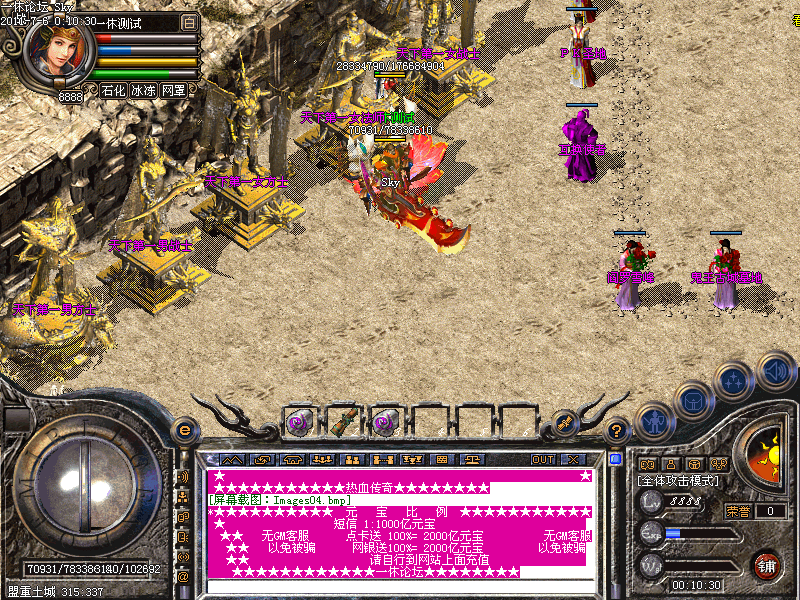The width and height of the screenshot is (800, 600).
Task: Open the shop with the red 铺 button
Action: [x=767, y=564]
